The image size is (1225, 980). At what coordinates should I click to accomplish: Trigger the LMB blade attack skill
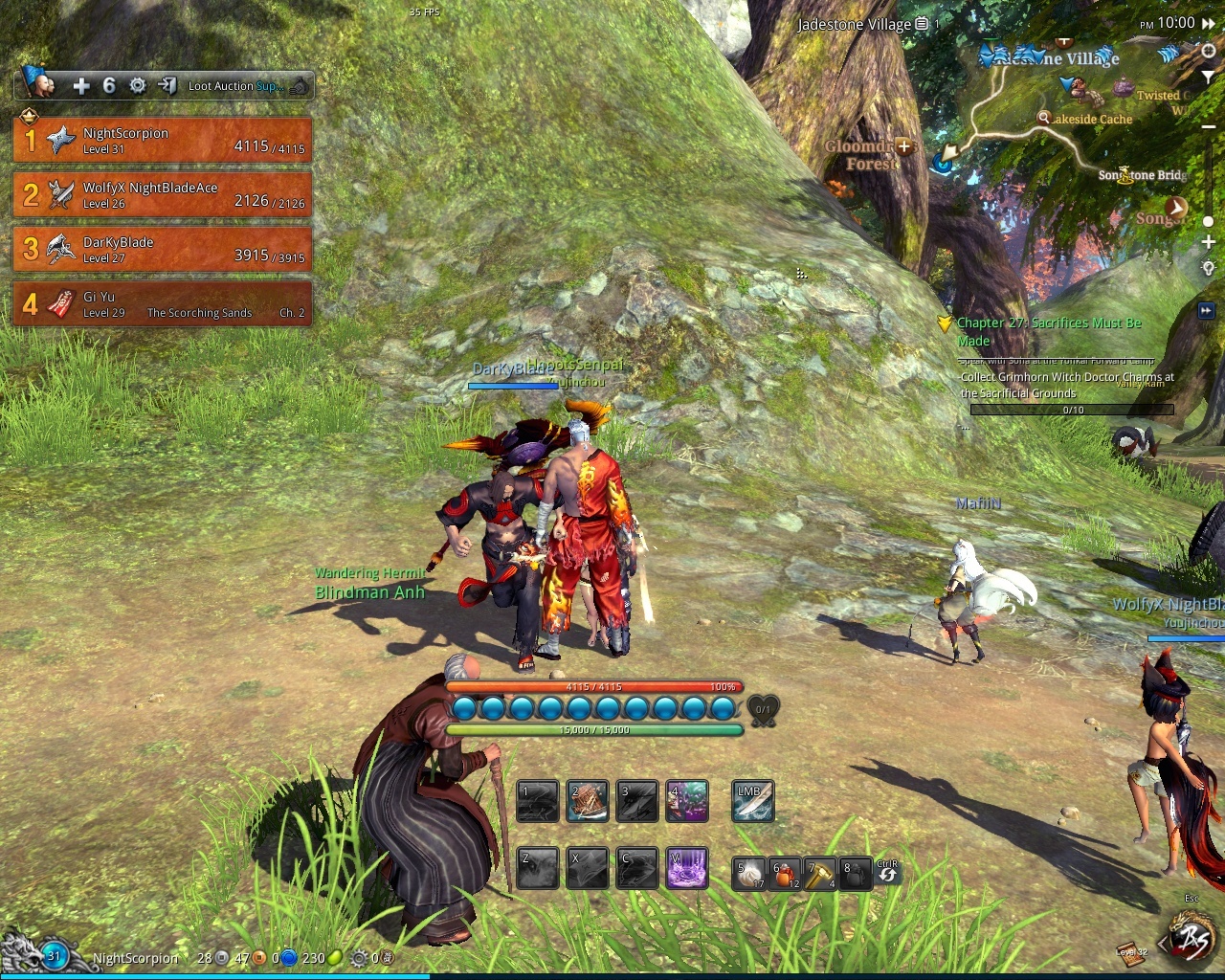click(753, 802)
